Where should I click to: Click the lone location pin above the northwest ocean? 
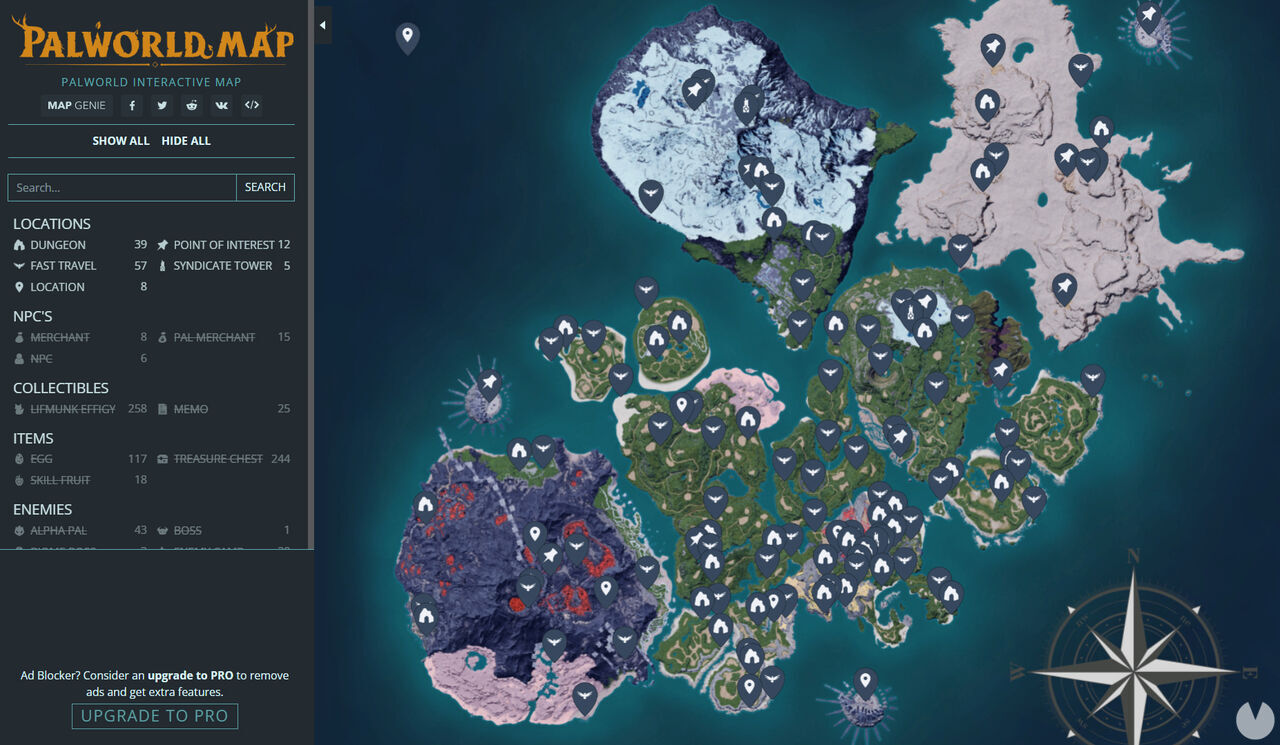(406, 34)
